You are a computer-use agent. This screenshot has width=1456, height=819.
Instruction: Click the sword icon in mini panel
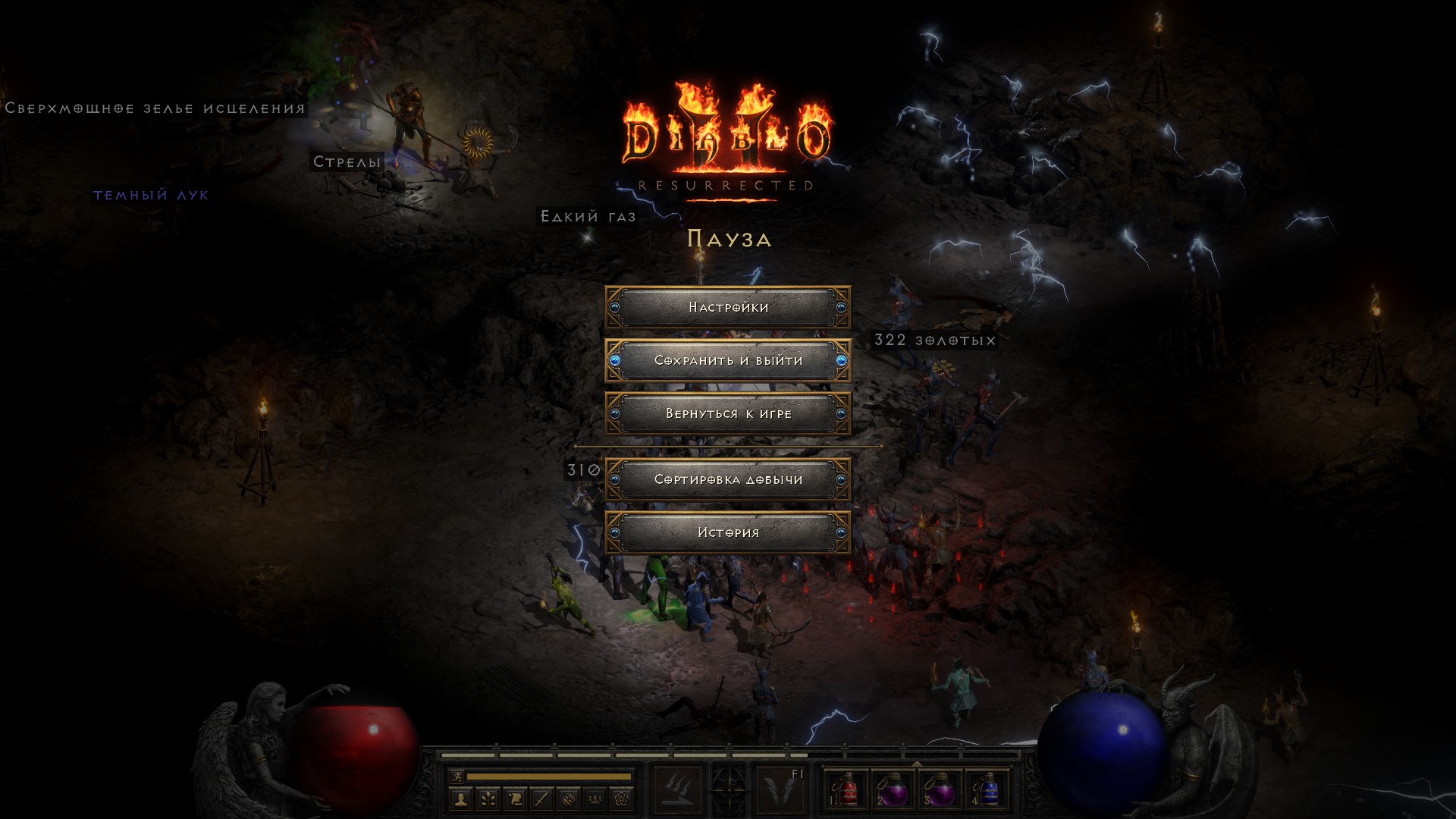[x=541, y=799]
